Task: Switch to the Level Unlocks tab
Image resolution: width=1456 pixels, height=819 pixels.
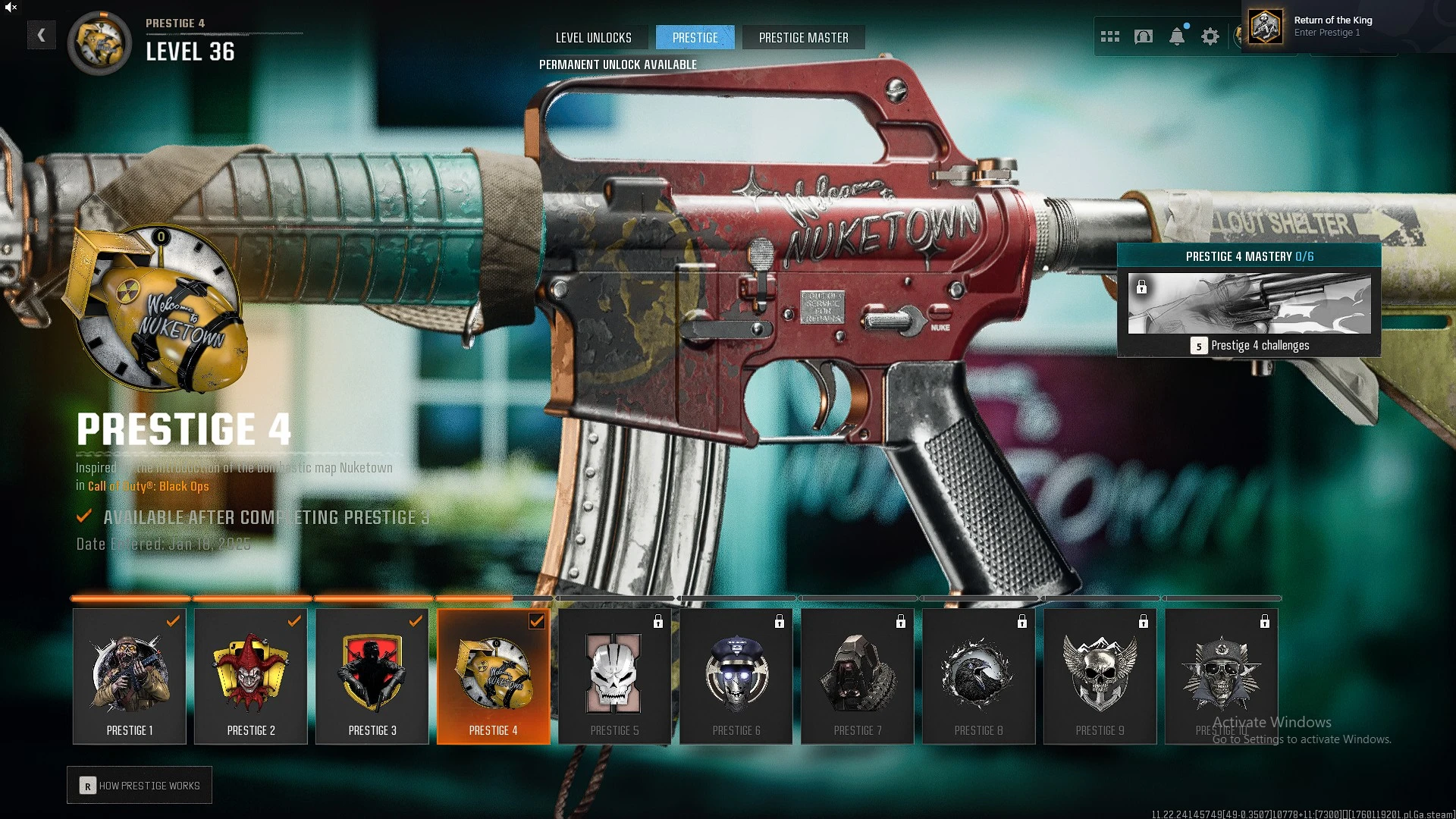Action: 593,37
